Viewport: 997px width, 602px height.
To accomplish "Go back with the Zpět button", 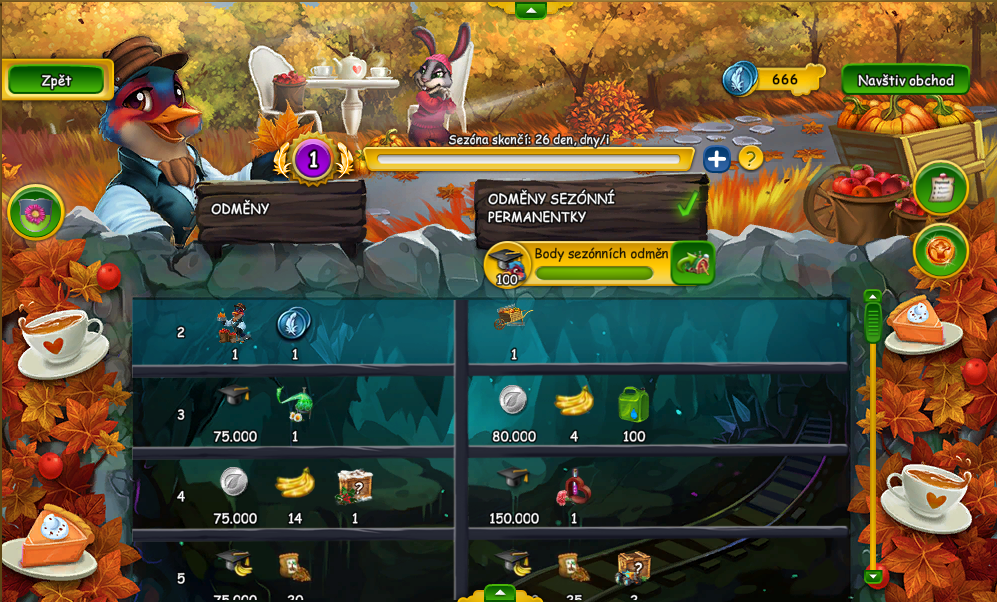I will click(x=56, y=80).
